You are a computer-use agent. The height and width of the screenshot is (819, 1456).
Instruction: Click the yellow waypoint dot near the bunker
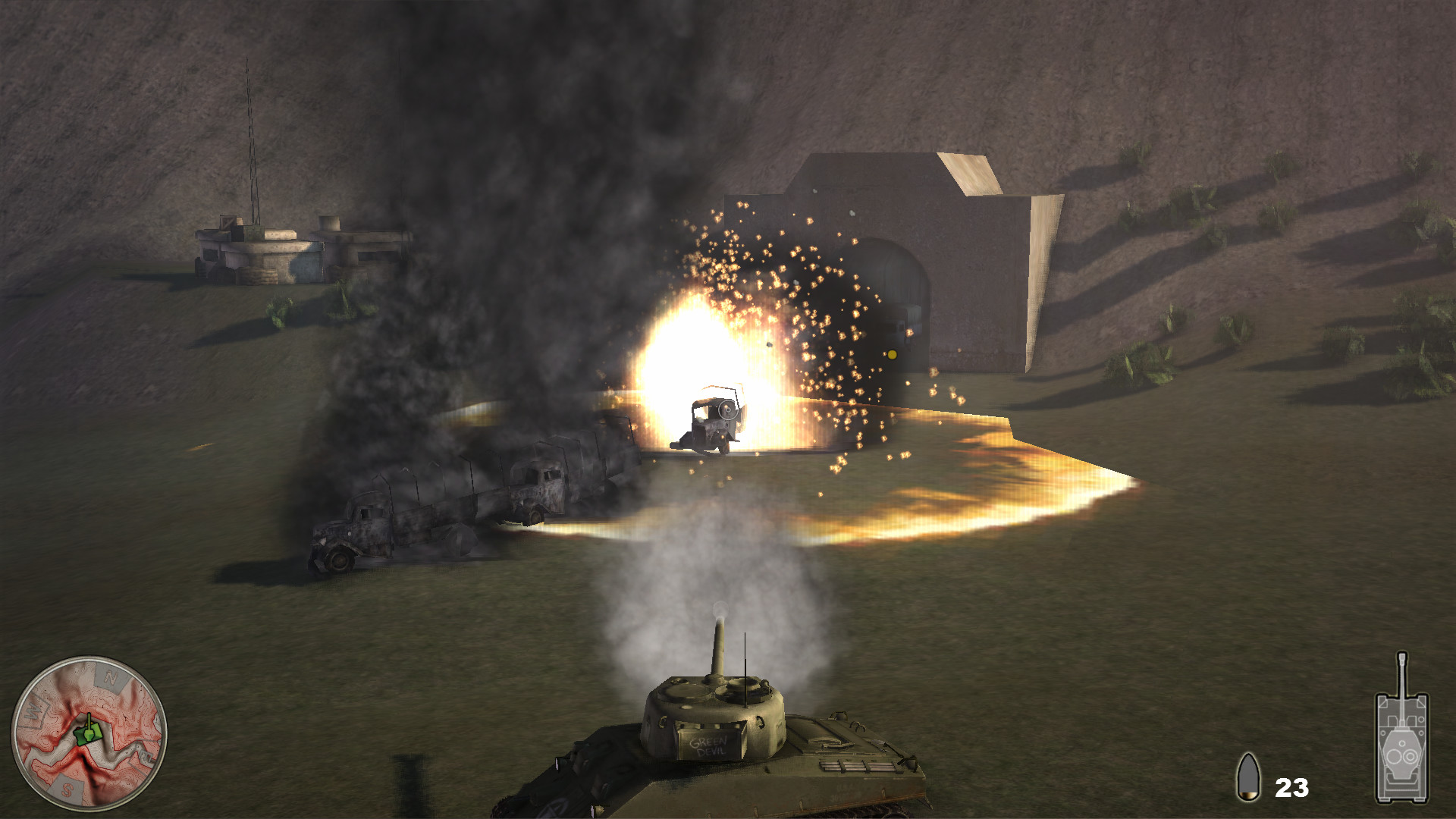pyautogui.click(x=892, y=353)
